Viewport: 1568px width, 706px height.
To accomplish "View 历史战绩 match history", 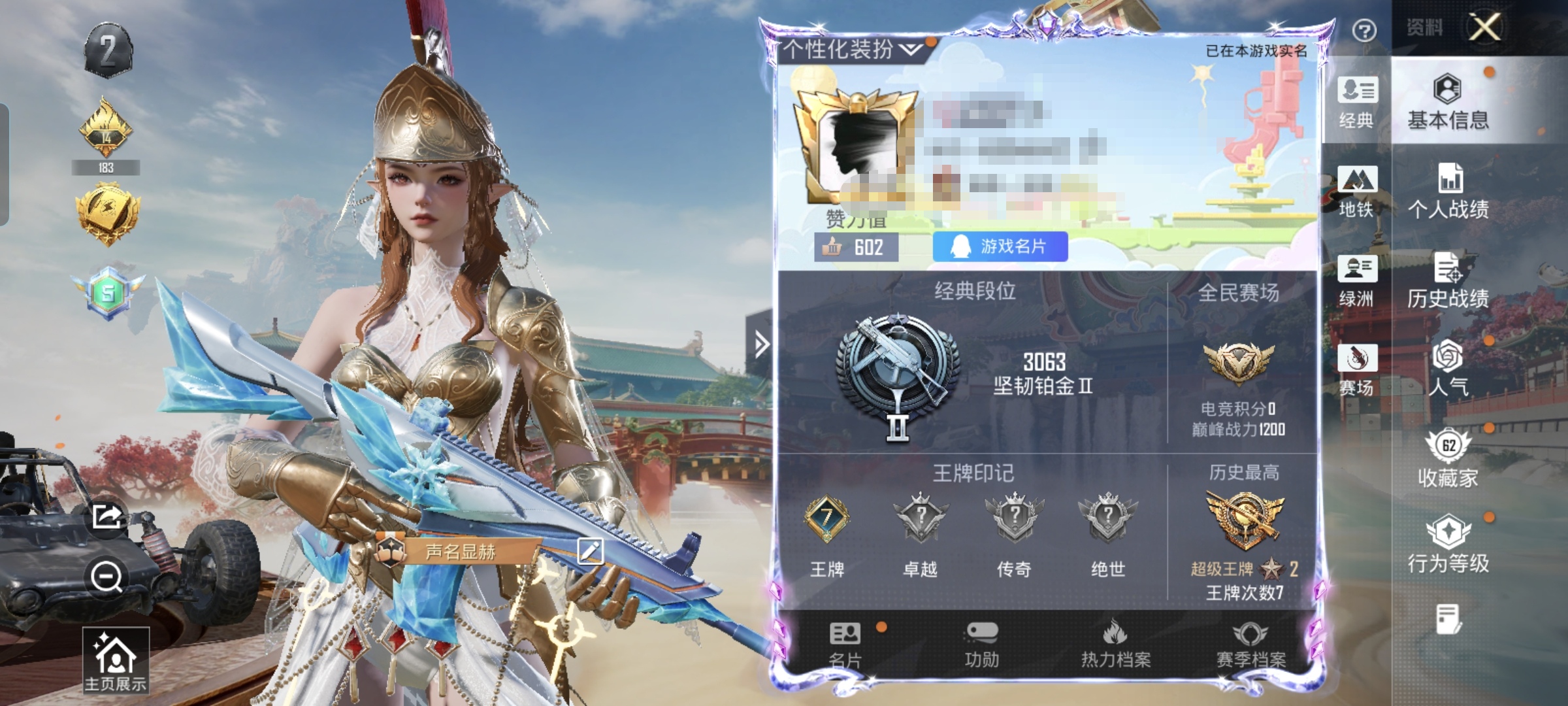I will pyautogui.click(x=1448, y=280).
